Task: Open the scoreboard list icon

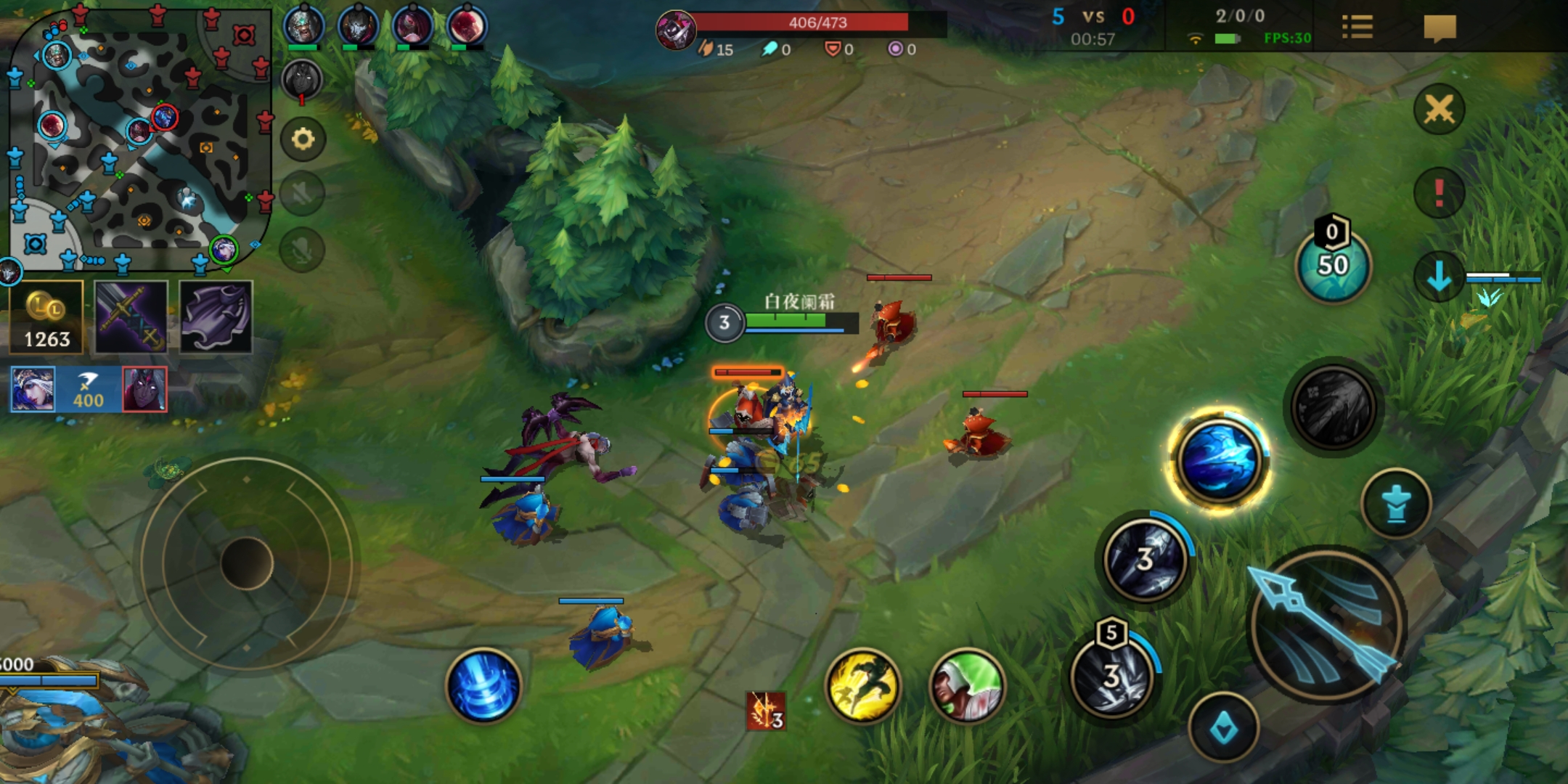Action: 1357,28
